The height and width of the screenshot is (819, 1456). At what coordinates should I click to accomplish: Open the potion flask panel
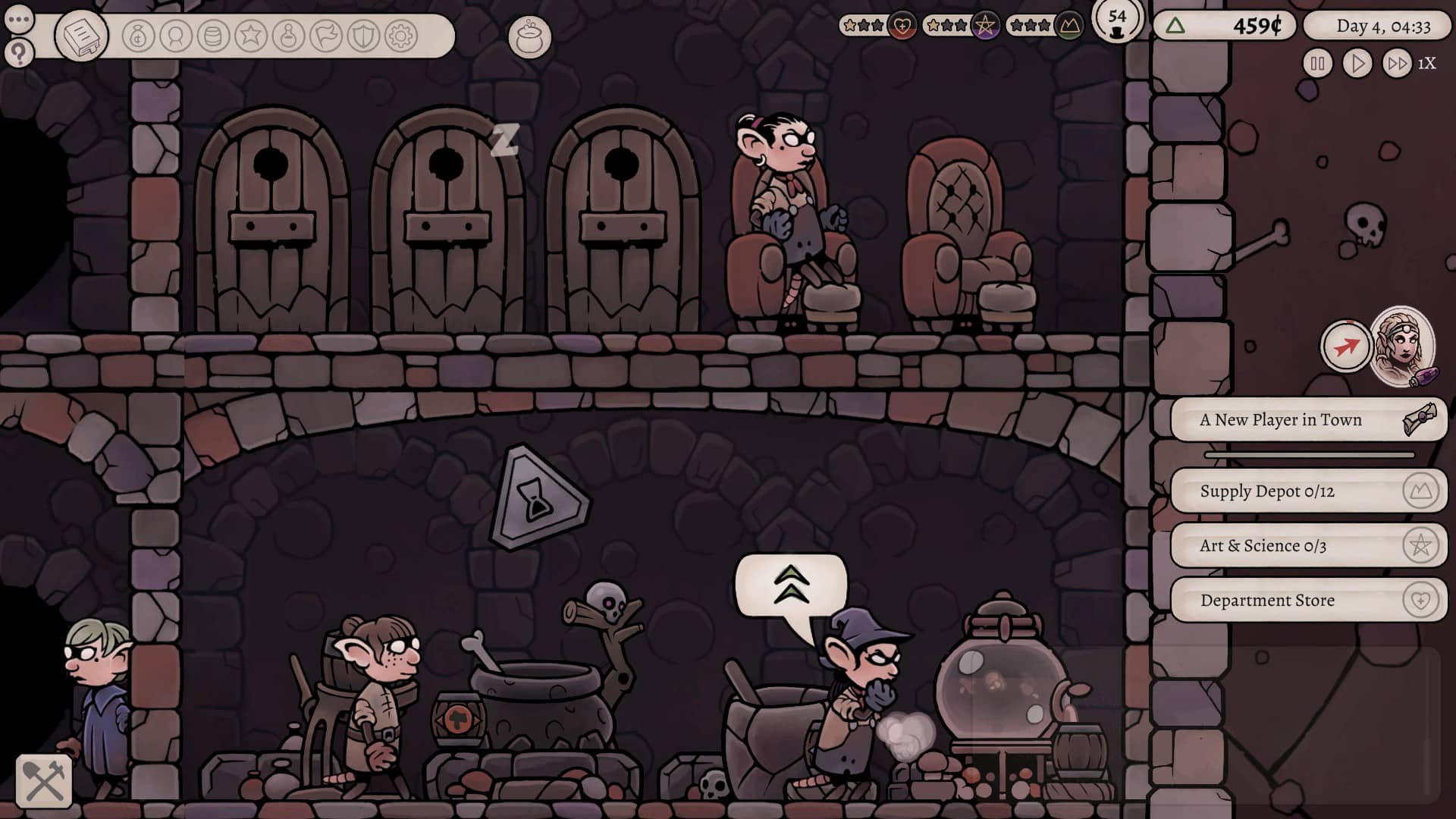(x=288, y=36)
